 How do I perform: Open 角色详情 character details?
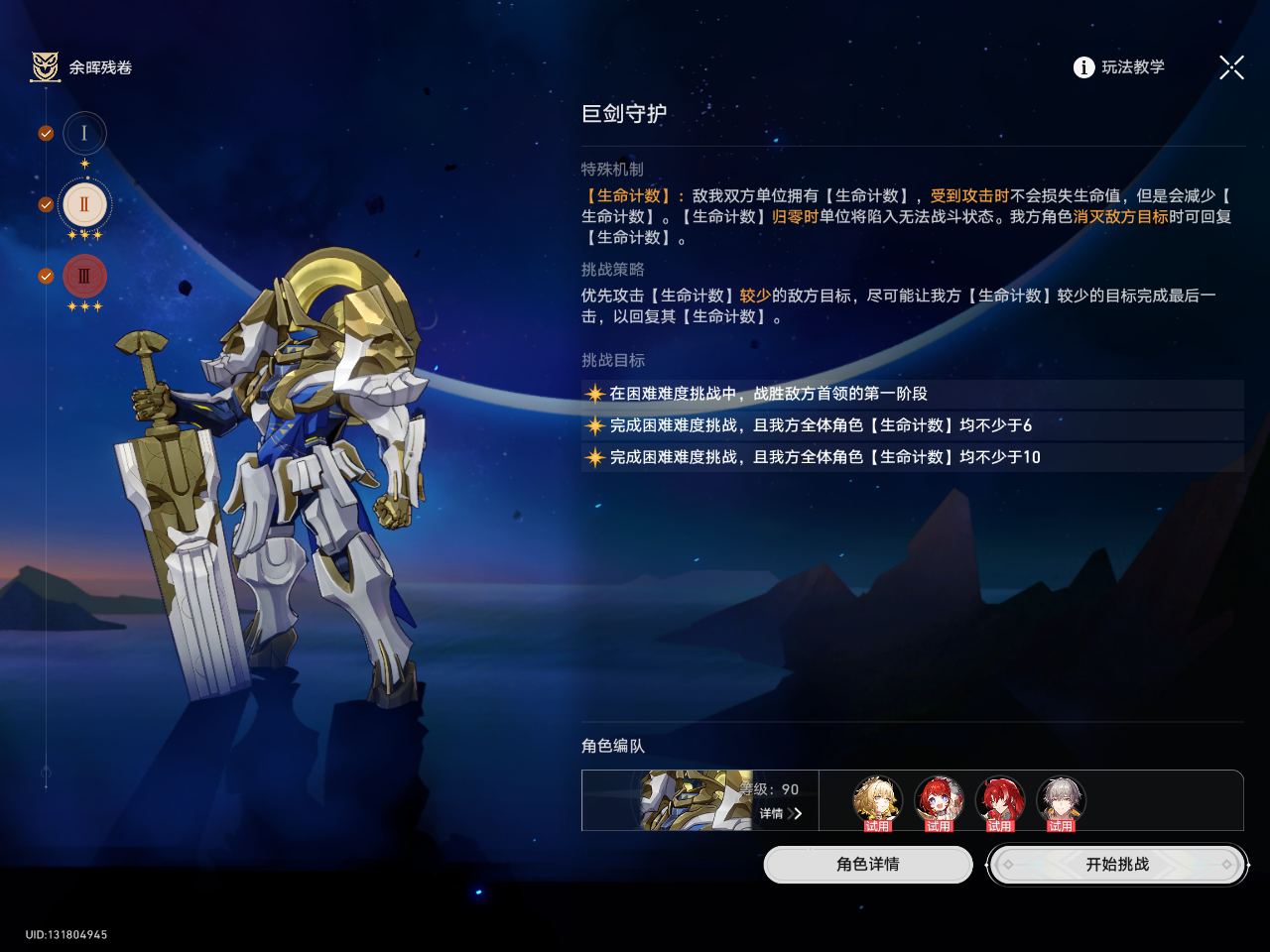(868, 865)
